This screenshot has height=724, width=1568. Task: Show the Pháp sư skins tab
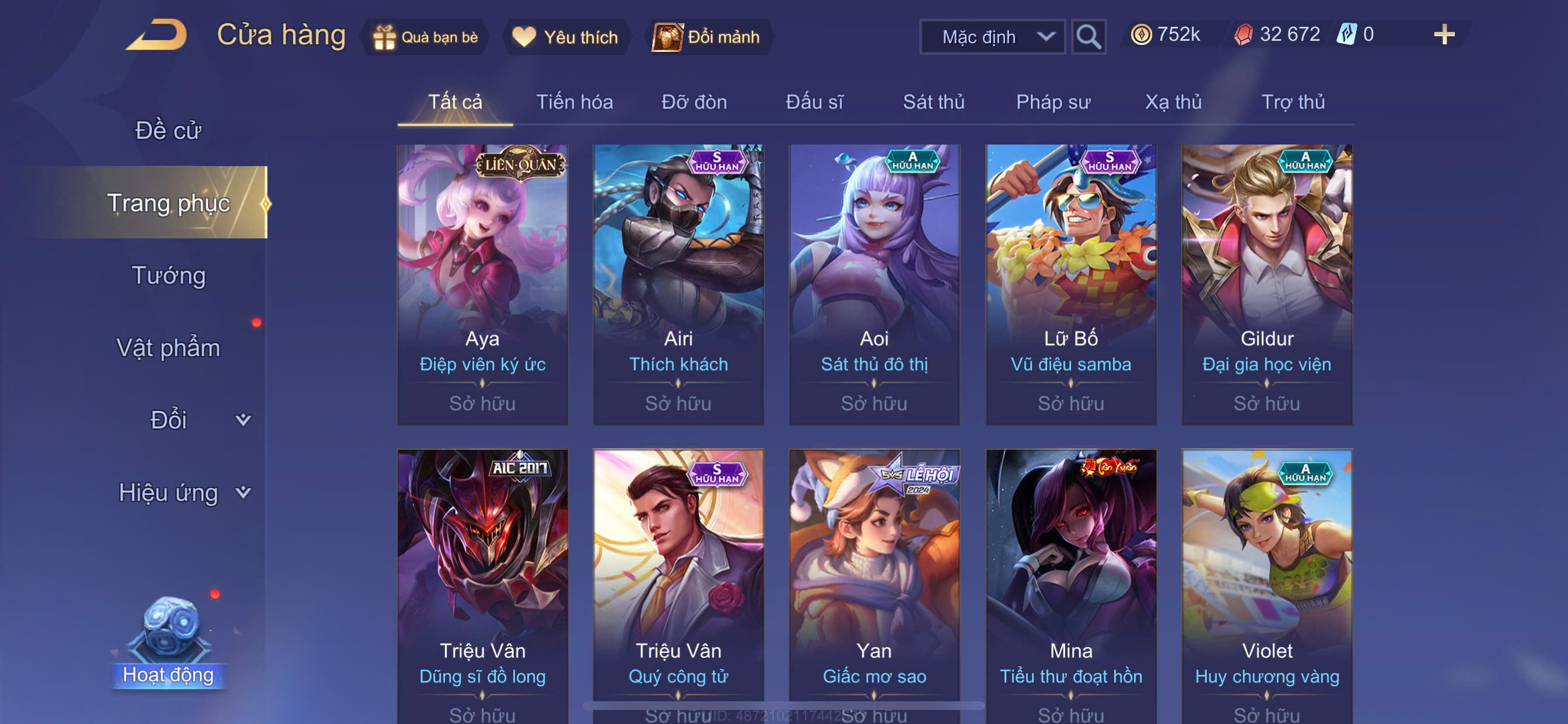coord(1052,102)
